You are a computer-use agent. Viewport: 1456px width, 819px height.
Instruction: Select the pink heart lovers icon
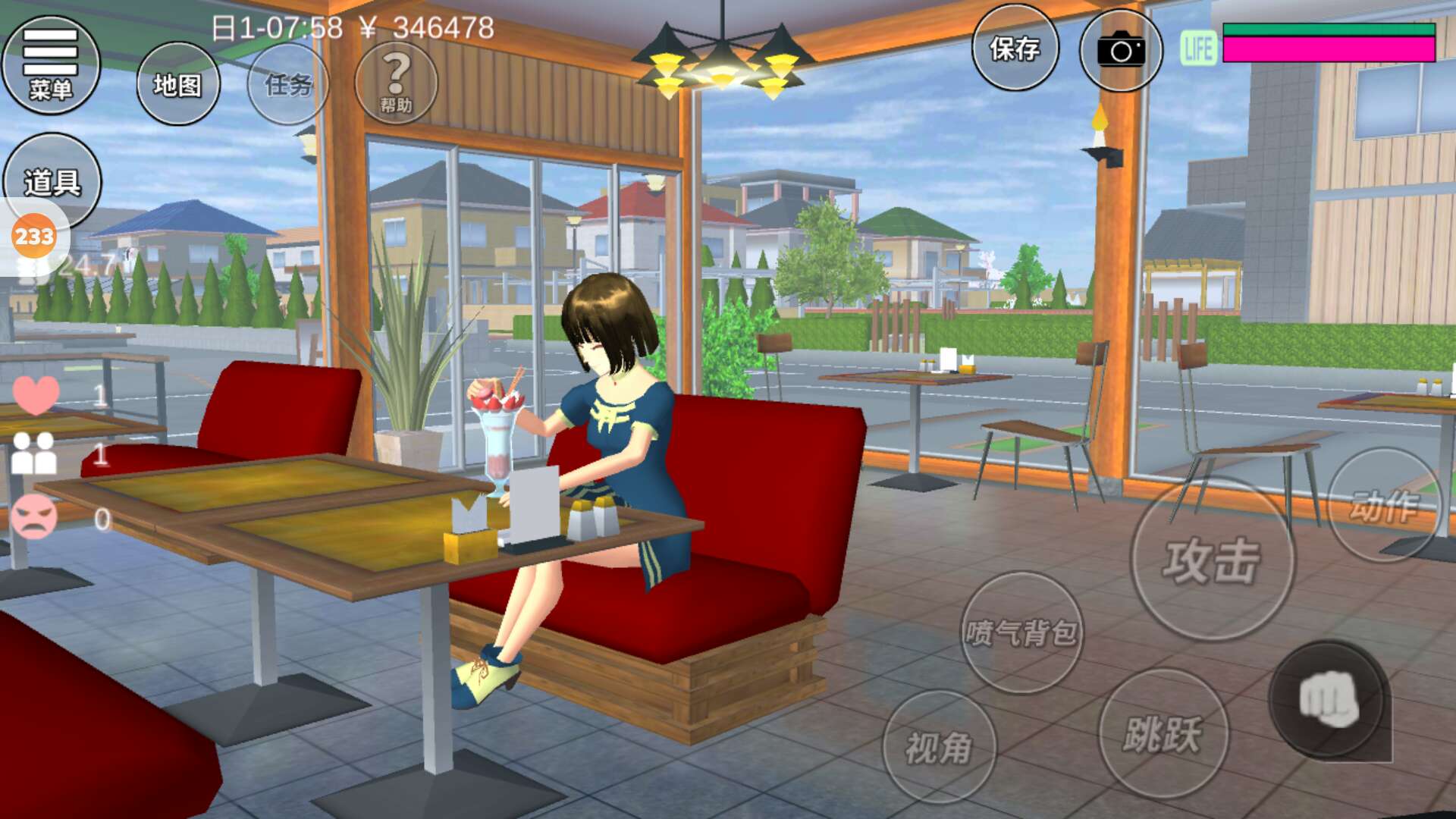click(36, 394)
